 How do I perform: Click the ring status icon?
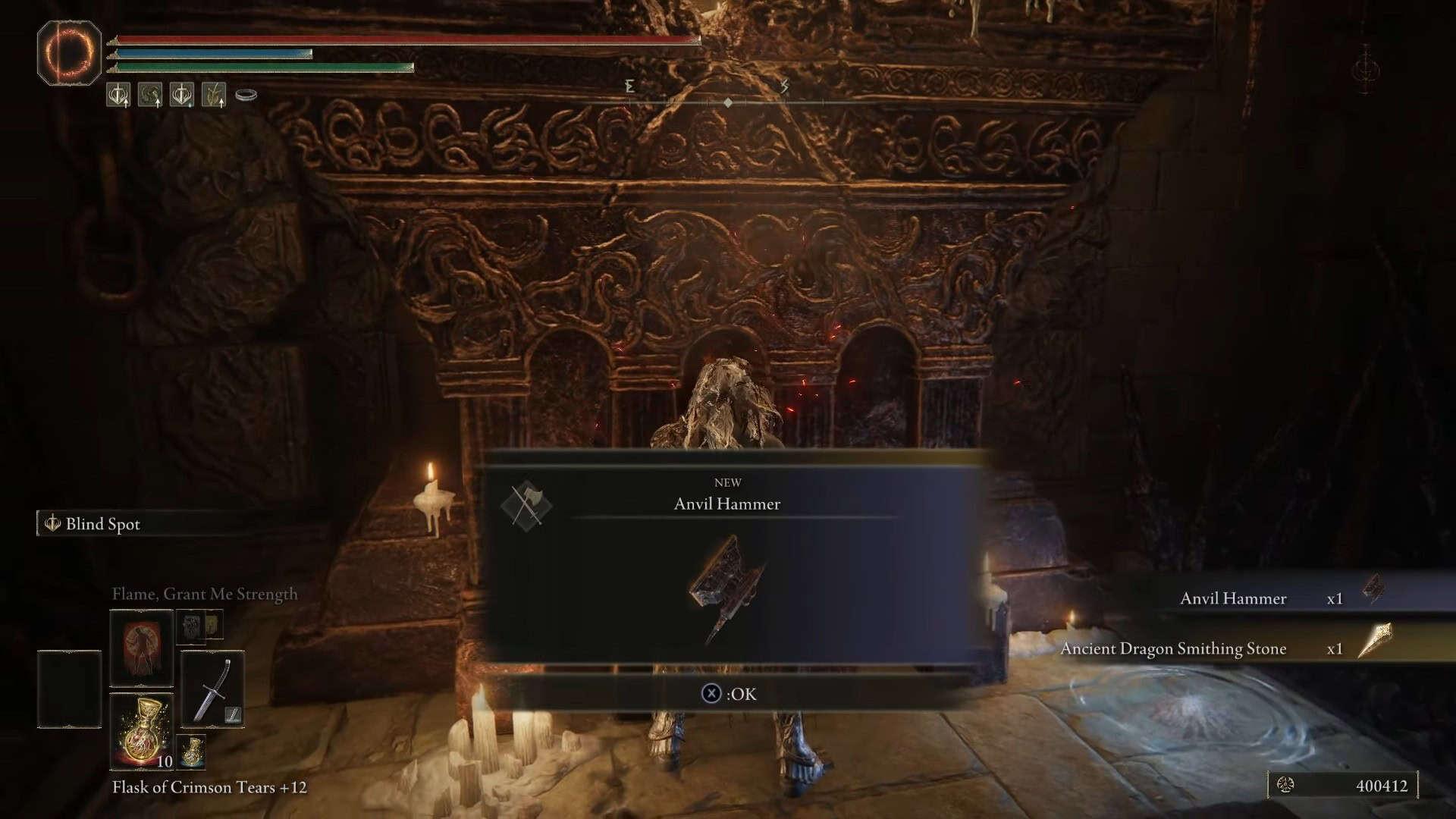246,95
